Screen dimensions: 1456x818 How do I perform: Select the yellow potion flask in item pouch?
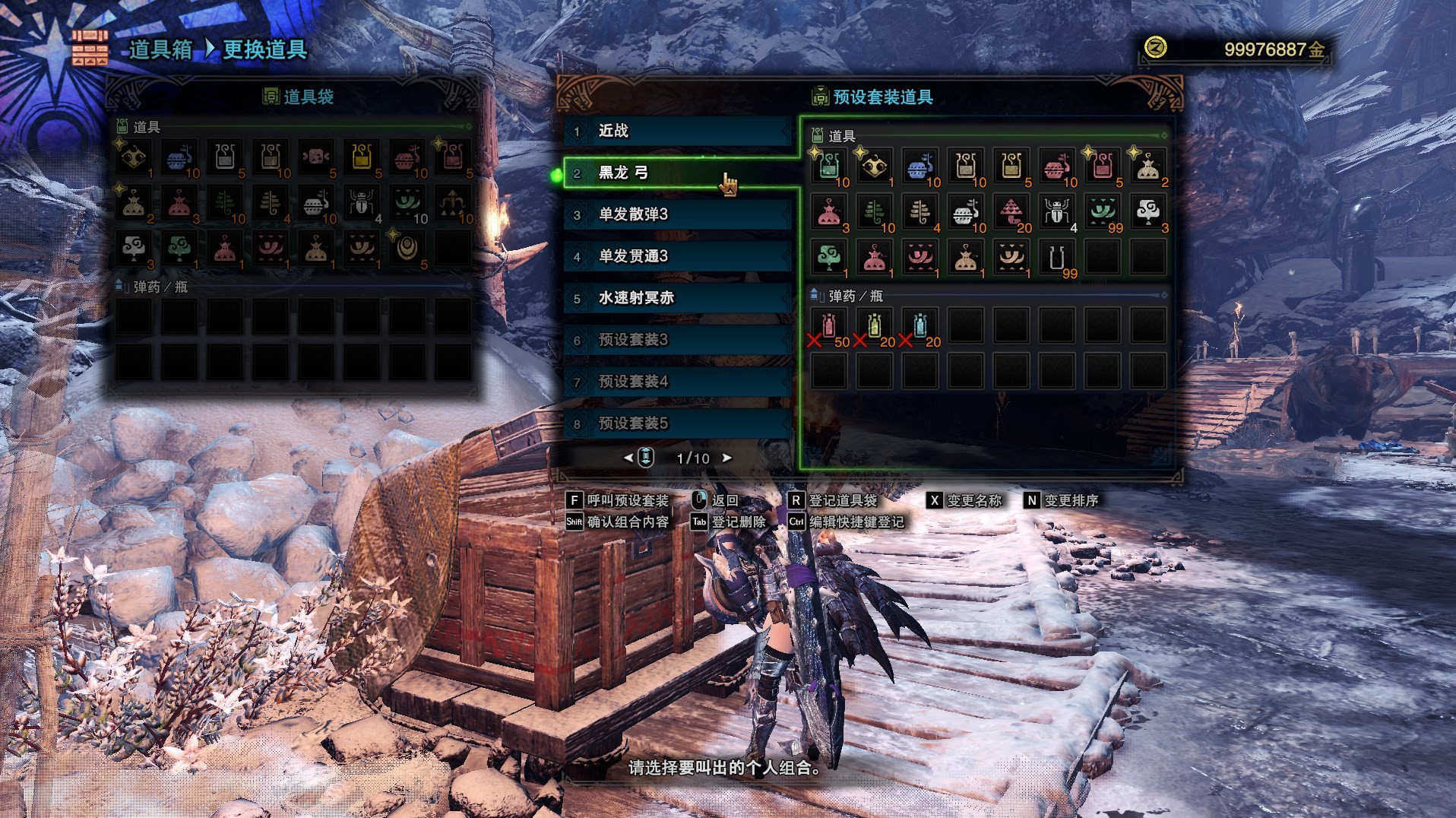[362, 157]
